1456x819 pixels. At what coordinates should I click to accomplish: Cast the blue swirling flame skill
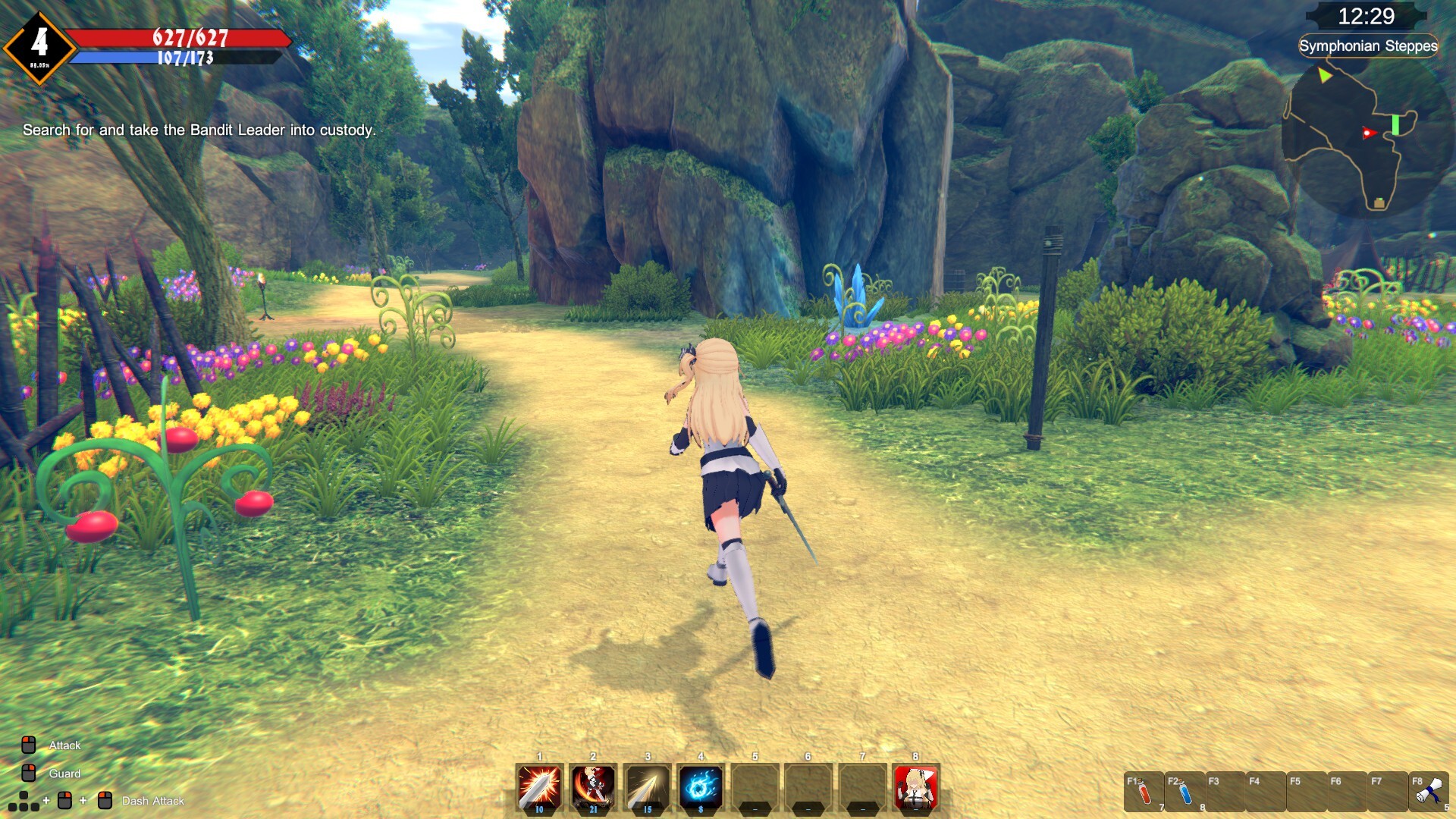pos(701,787)
